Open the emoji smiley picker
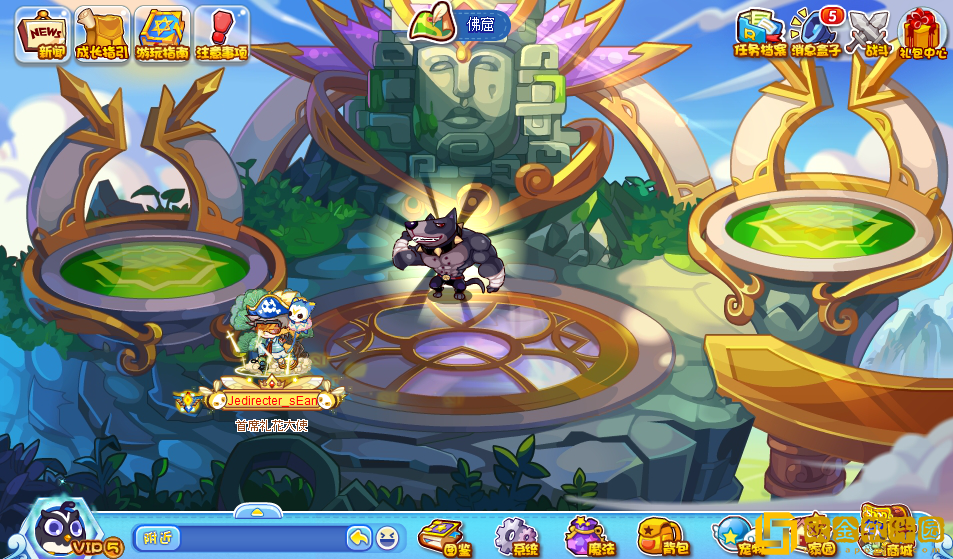Image resolution: width=953 pixels, height=559 pixels. click(387, 537)
